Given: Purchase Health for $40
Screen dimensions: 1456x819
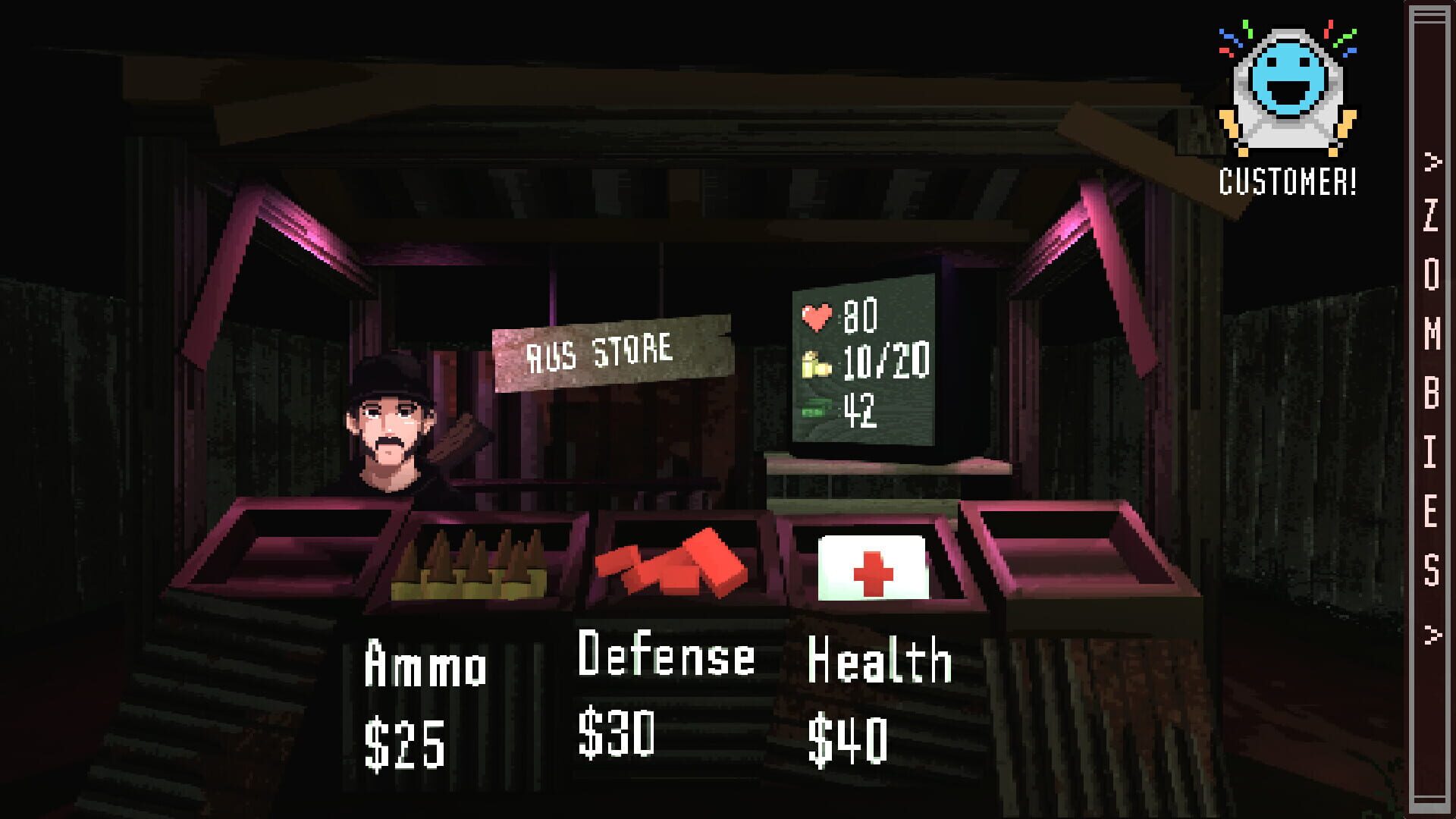Looking at the screenshot, I should pos(872,698).
